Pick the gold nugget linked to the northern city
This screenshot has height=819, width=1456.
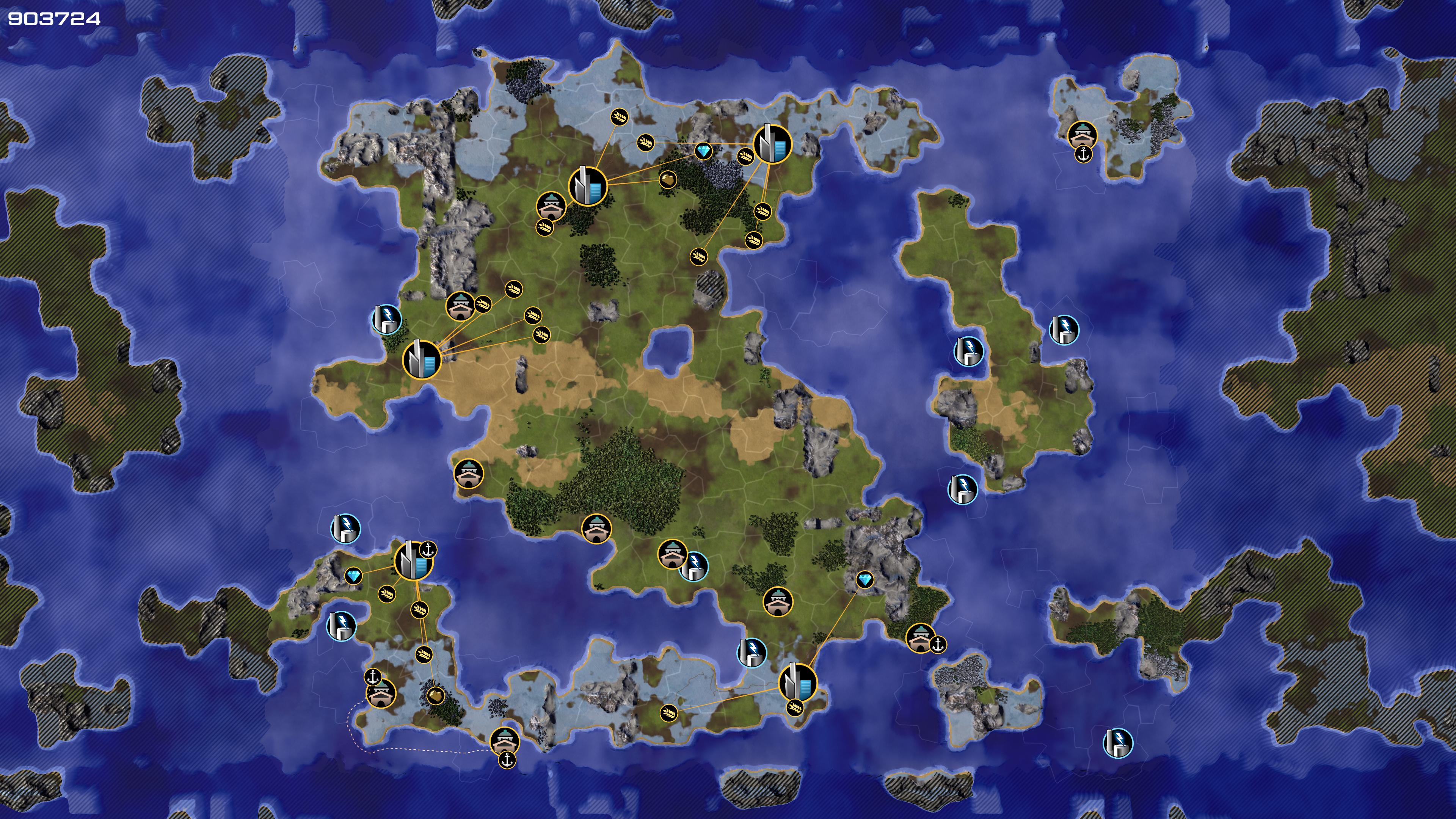(667, 180)
